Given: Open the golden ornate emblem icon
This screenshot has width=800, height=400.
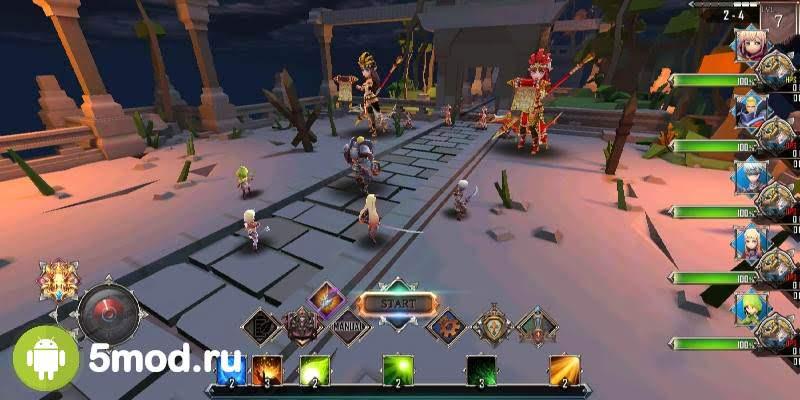Looking at the screenshot, I should tap(58, 283).
